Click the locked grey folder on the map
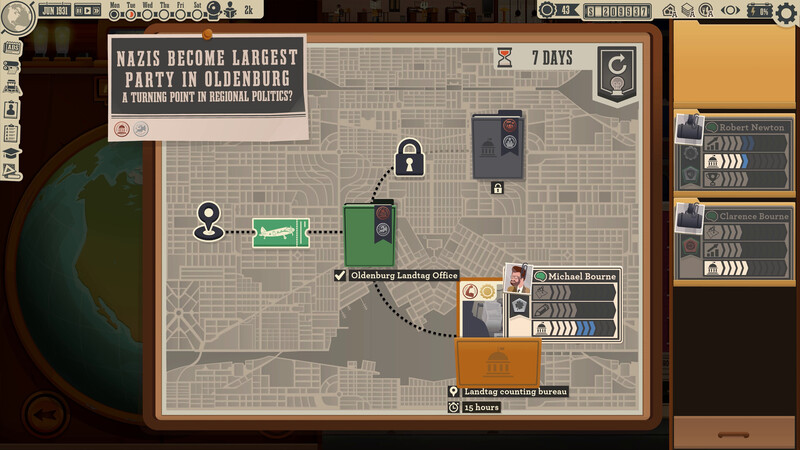Screen dimensions: 800x450 pyautogui.click(x=497, y=148)
